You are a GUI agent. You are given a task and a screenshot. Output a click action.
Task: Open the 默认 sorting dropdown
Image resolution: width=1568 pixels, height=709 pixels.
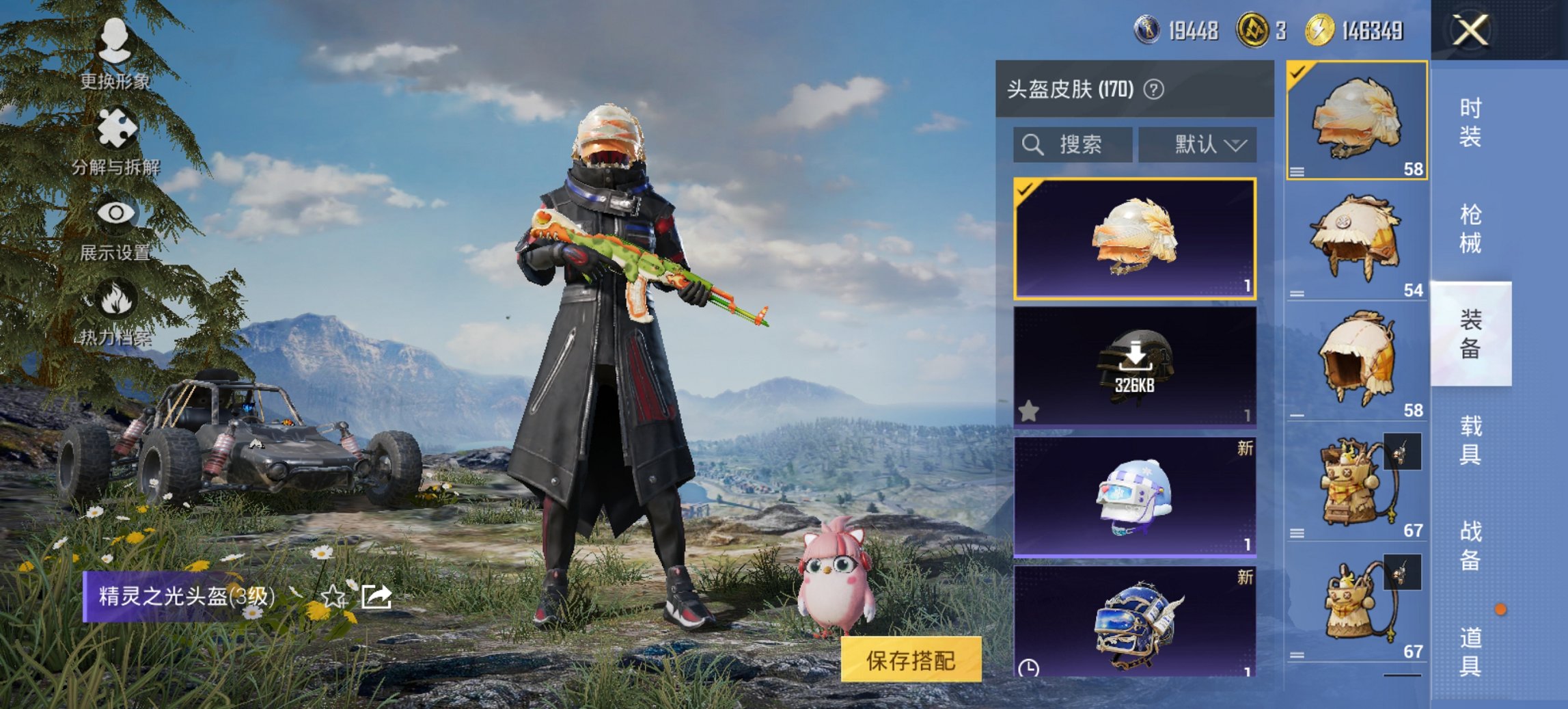[1199, 145]
